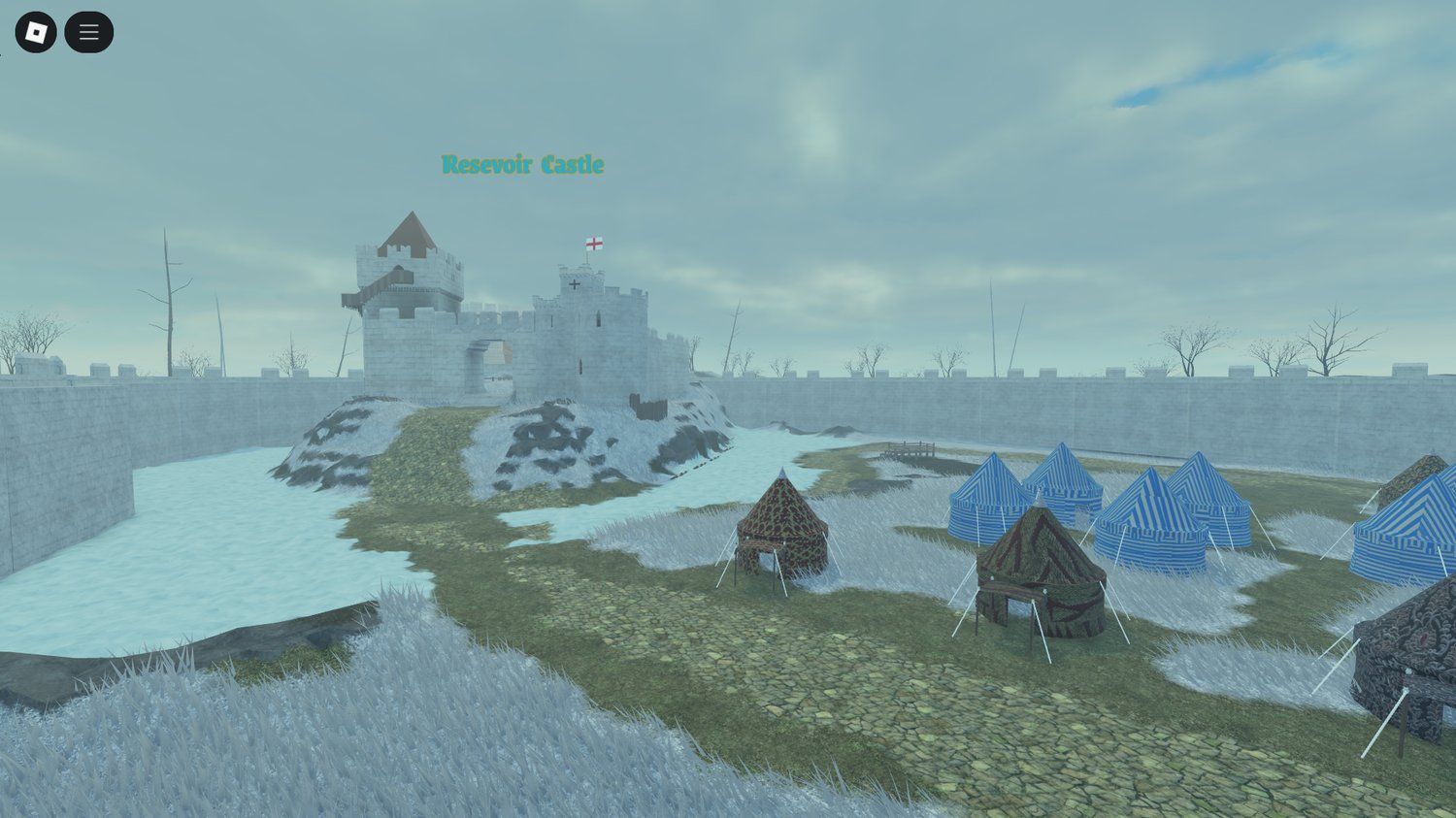Click the tallest blue striped tent
This screenshot has width=1456, height=818.
pos(1061,485)
